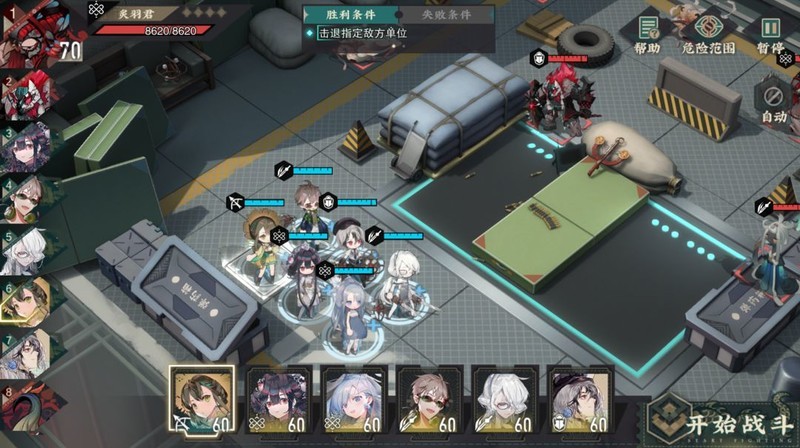
Task: Open the 帮助 help panel
Action: [647, 35]
